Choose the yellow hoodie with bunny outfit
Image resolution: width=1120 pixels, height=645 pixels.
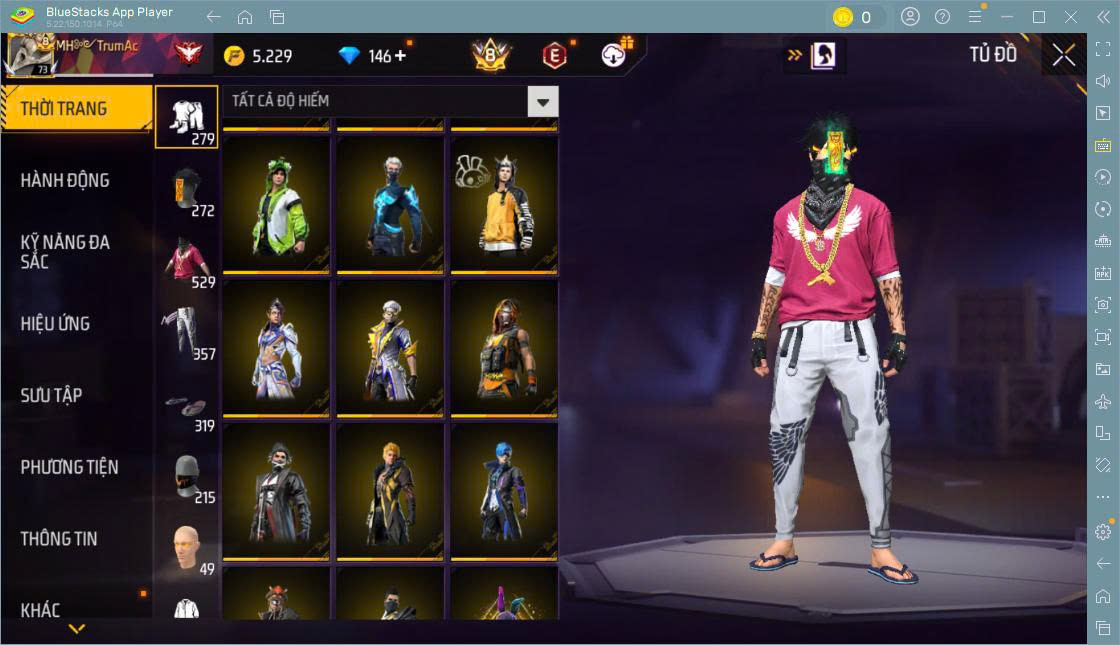point(504,204)
